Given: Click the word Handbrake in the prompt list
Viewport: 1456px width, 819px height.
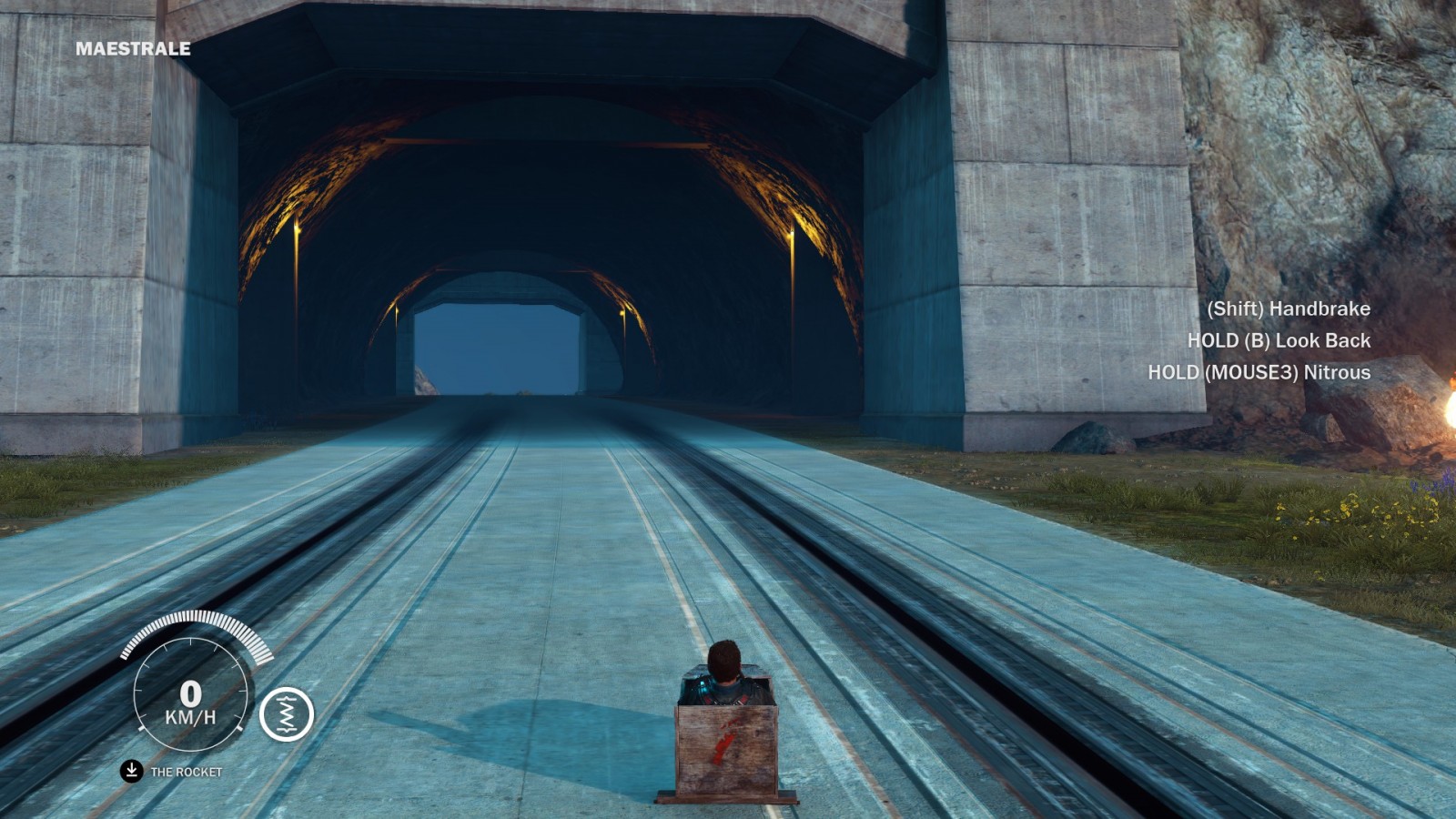Looking at the screenshot, I should pyautogui.click(x=1318, y=309).
